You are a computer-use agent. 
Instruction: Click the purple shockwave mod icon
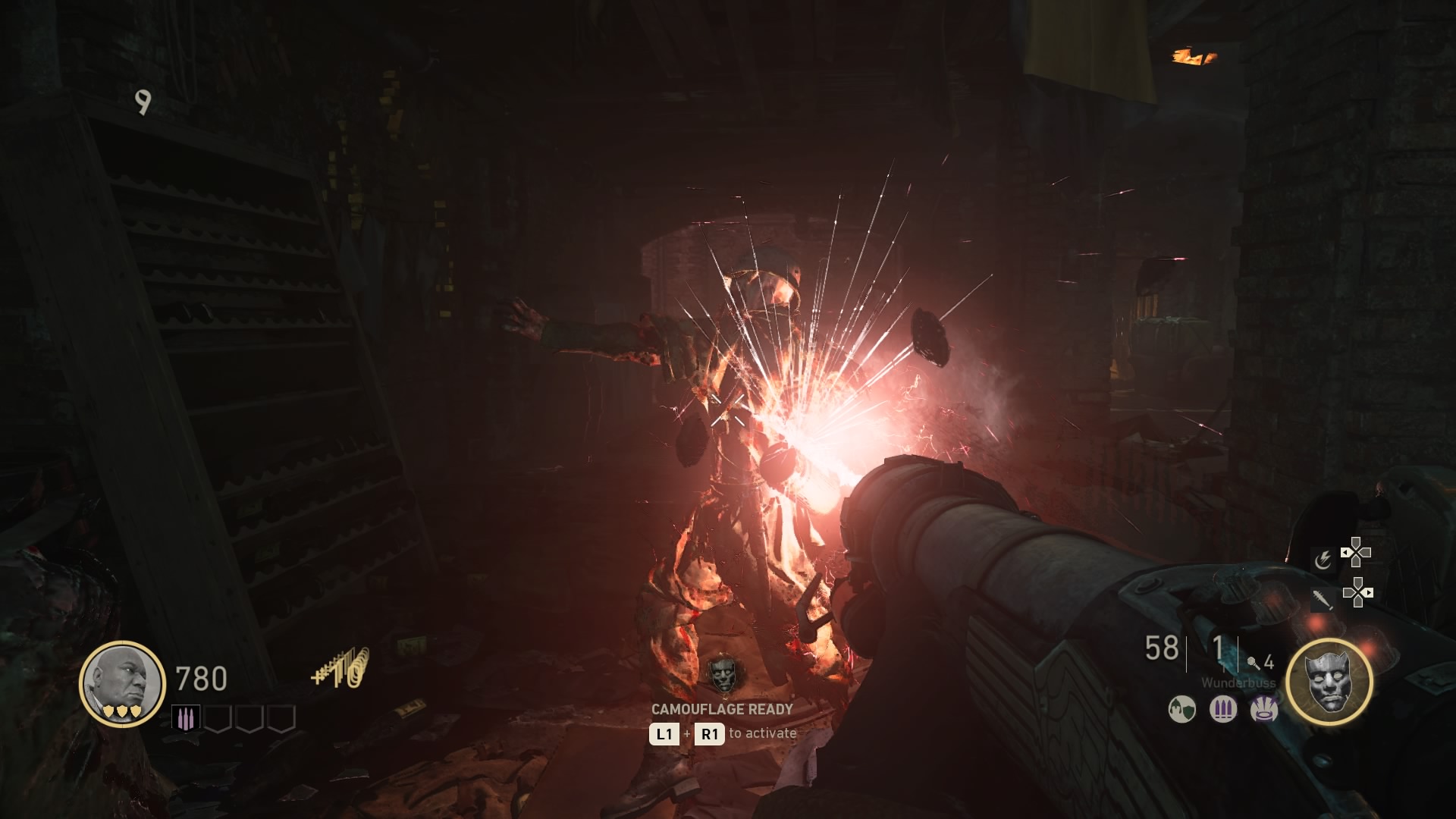point(1263,710)
